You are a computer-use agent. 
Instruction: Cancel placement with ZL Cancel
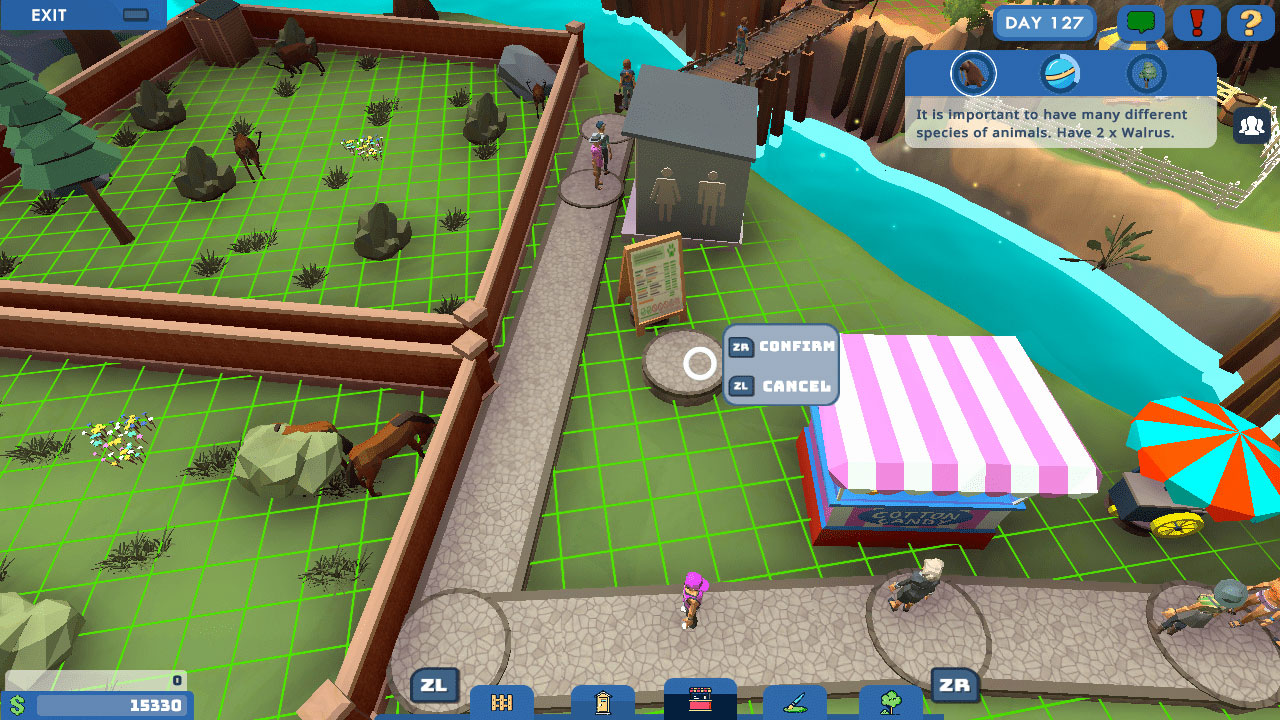coord(781,383)
